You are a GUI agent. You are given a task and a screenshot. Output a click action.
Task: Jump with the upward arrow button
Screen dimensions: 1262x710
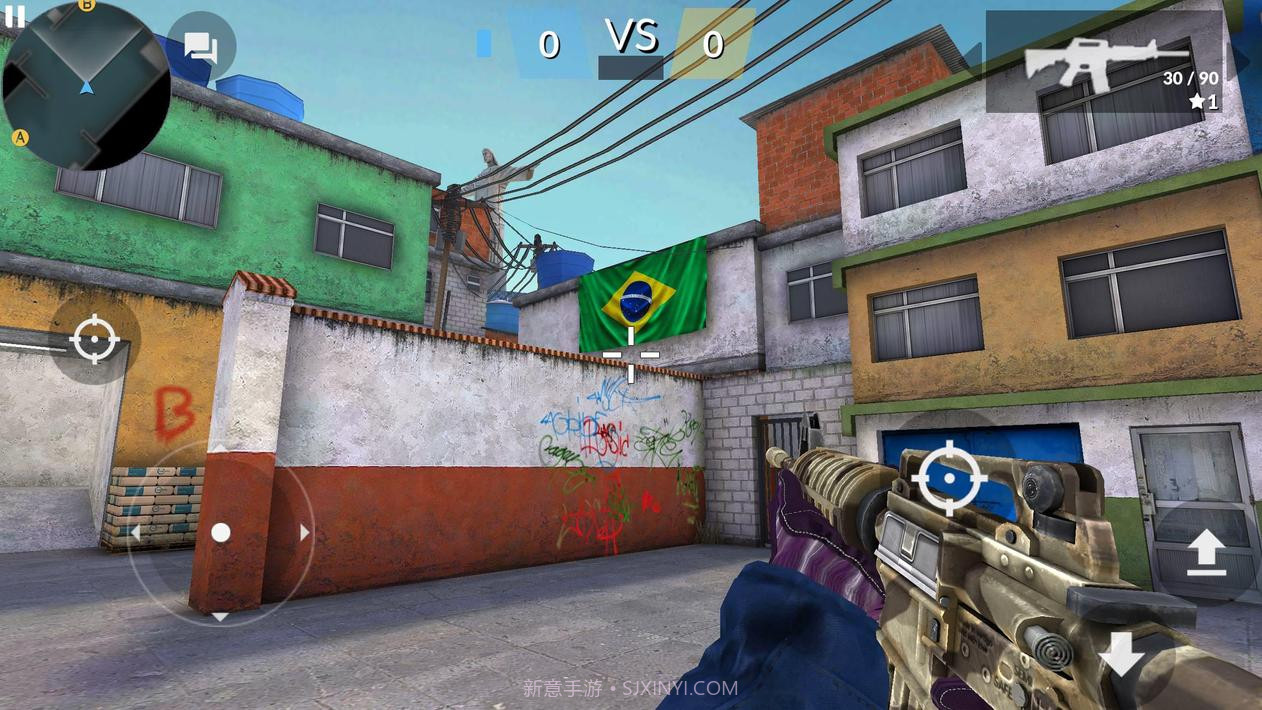coord(1206,553)
